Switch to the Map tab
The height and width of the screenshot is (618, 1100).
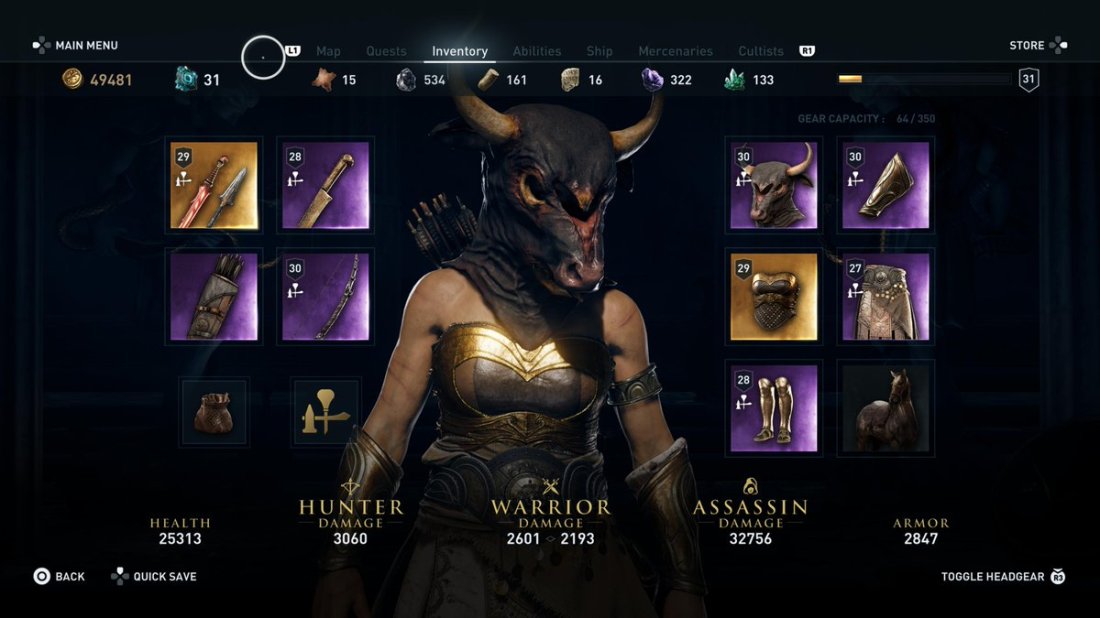point(328,51)
